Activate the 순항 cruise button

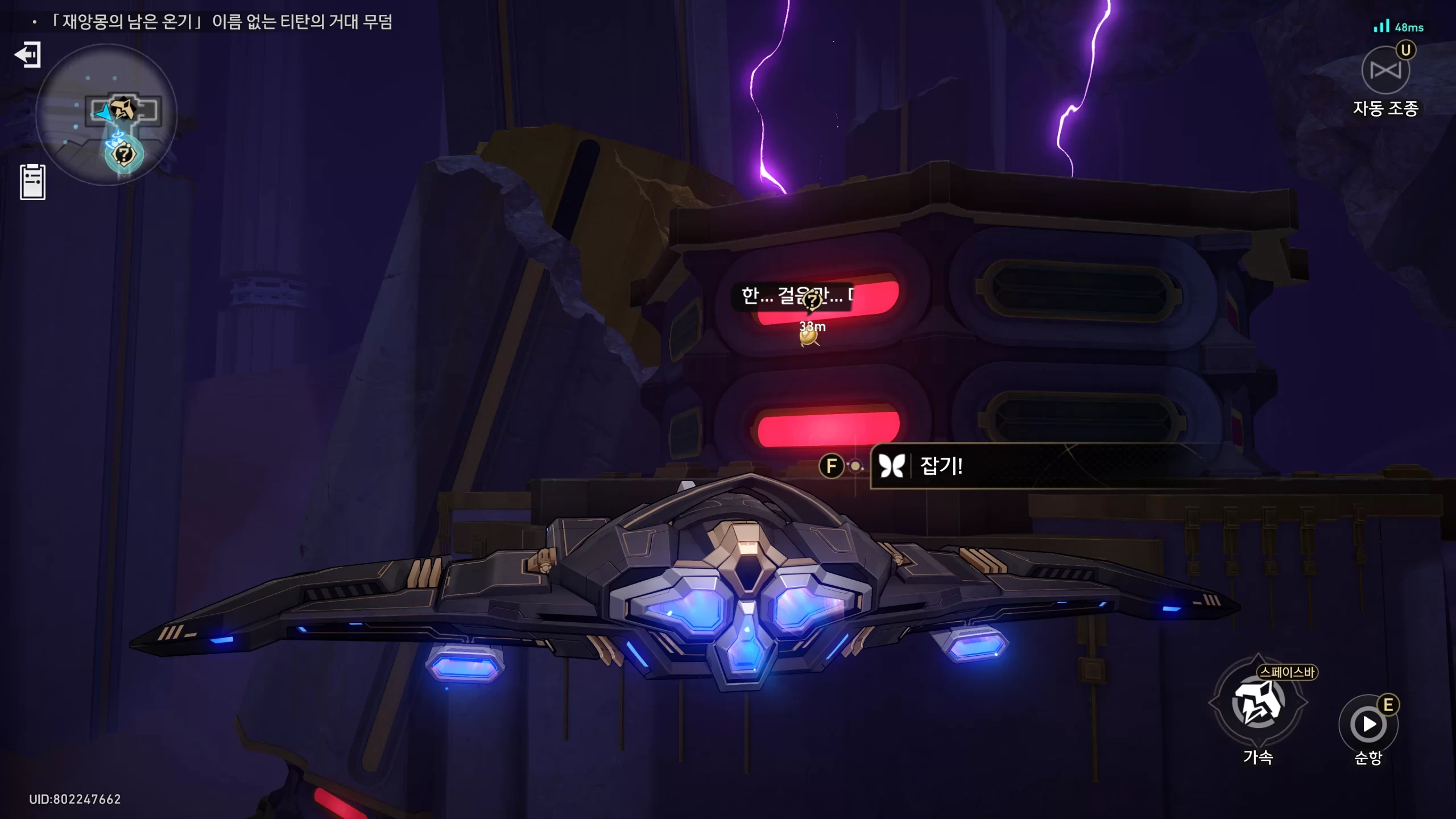tap(1368, 724)
